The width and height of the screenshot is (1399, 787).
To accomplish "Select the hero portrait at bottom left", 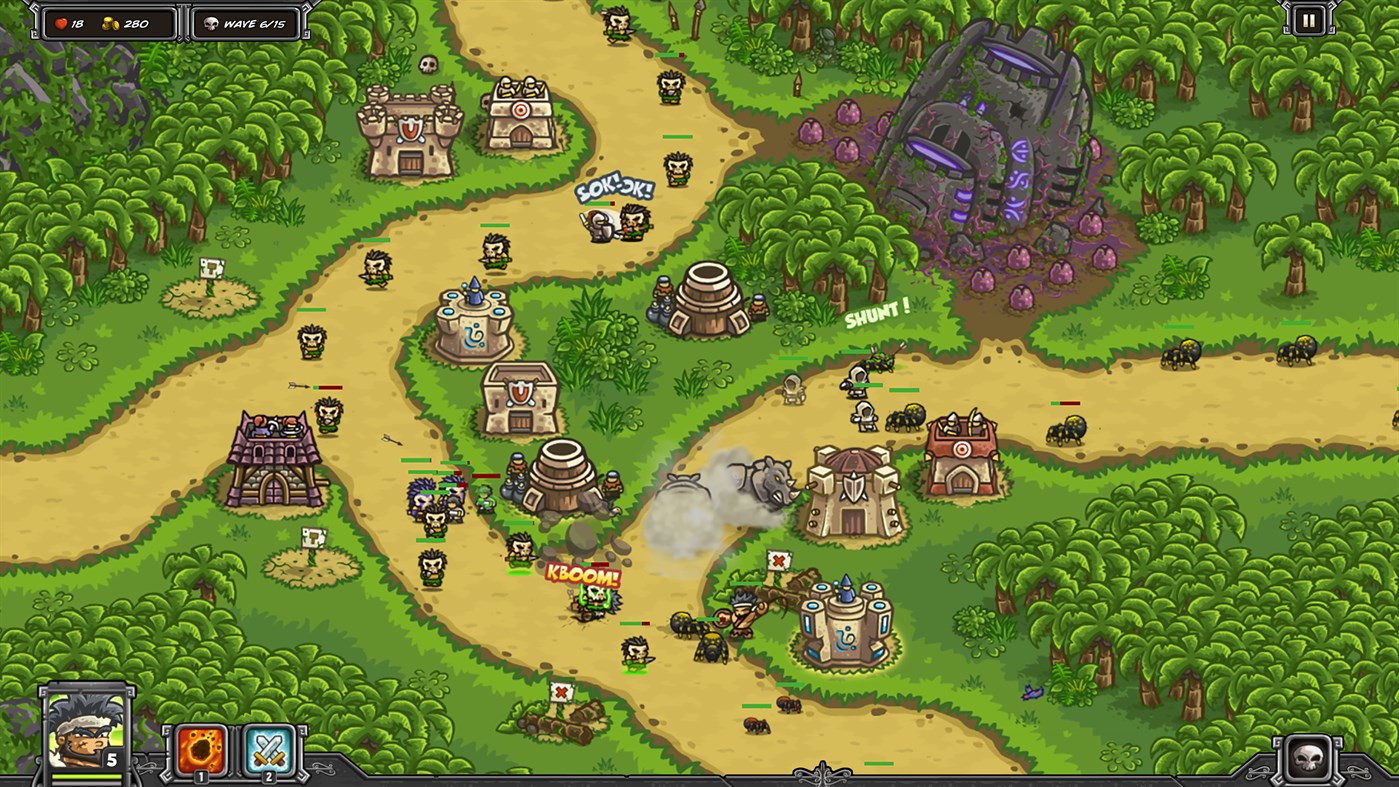I will point(85,732).
